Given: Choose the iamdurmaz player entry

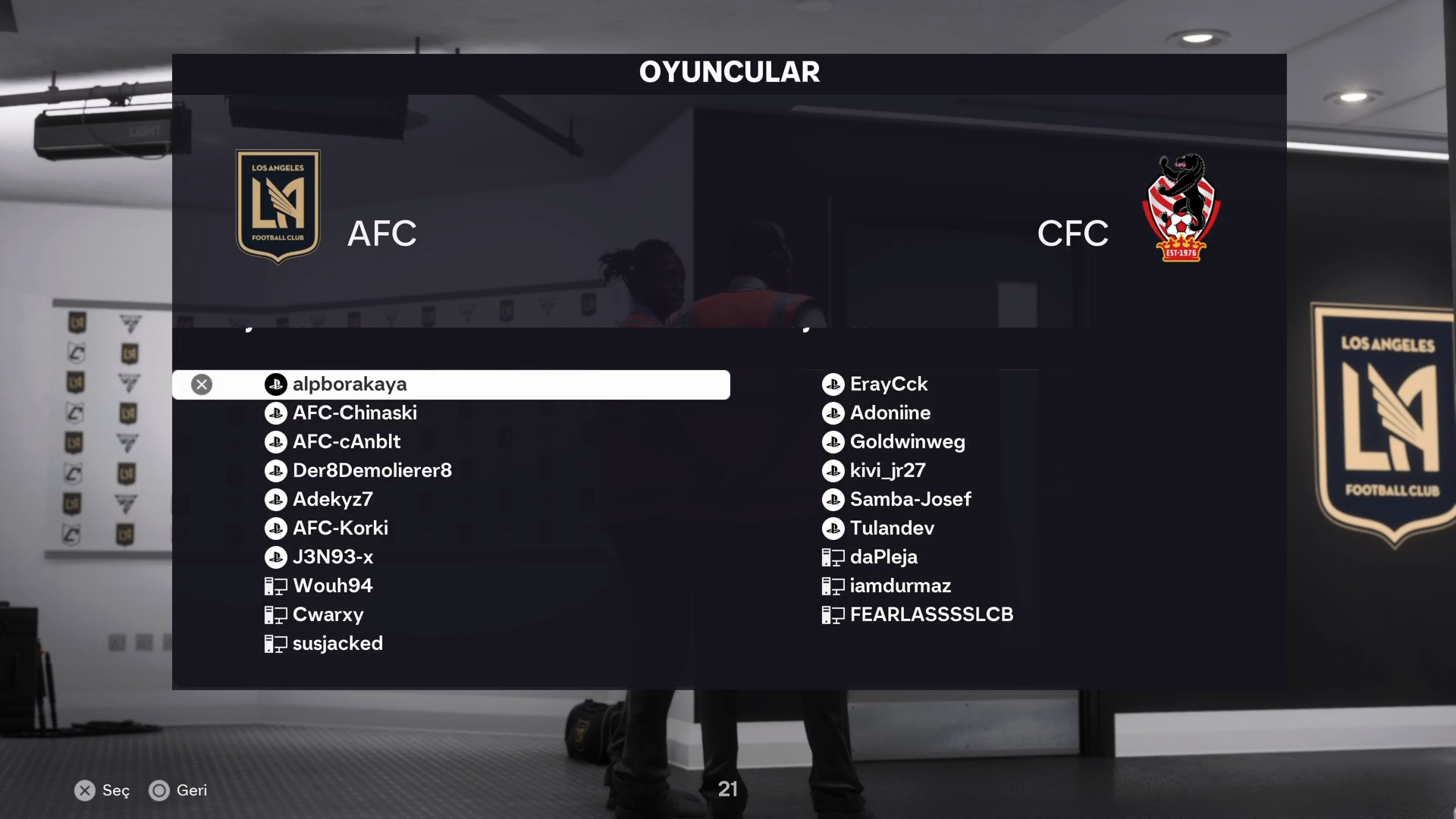Looking at the screenshot, I should pos(900,586).
